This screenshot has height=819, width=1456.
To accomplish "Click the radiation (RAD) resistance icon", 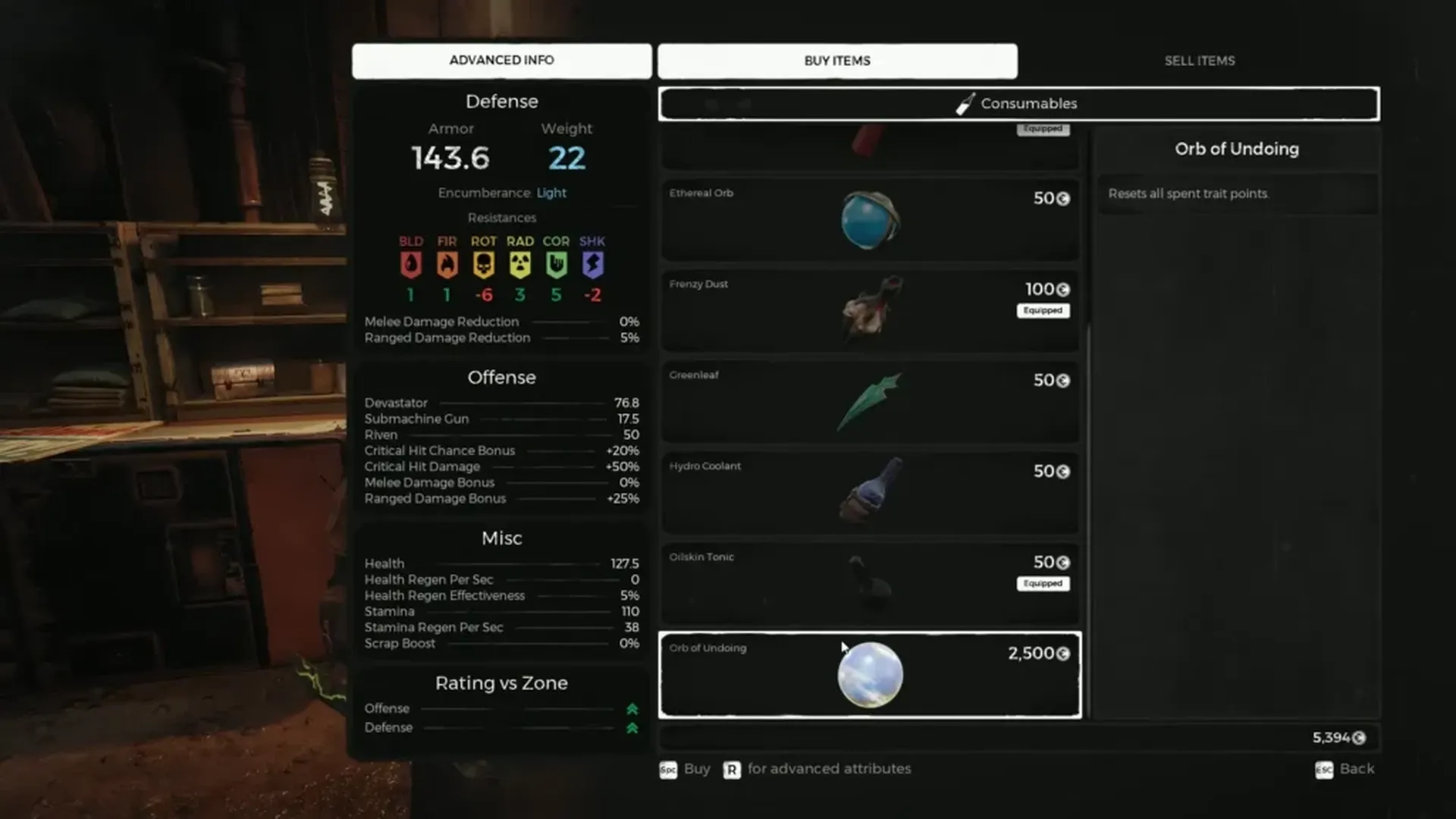I will [520, 265].
